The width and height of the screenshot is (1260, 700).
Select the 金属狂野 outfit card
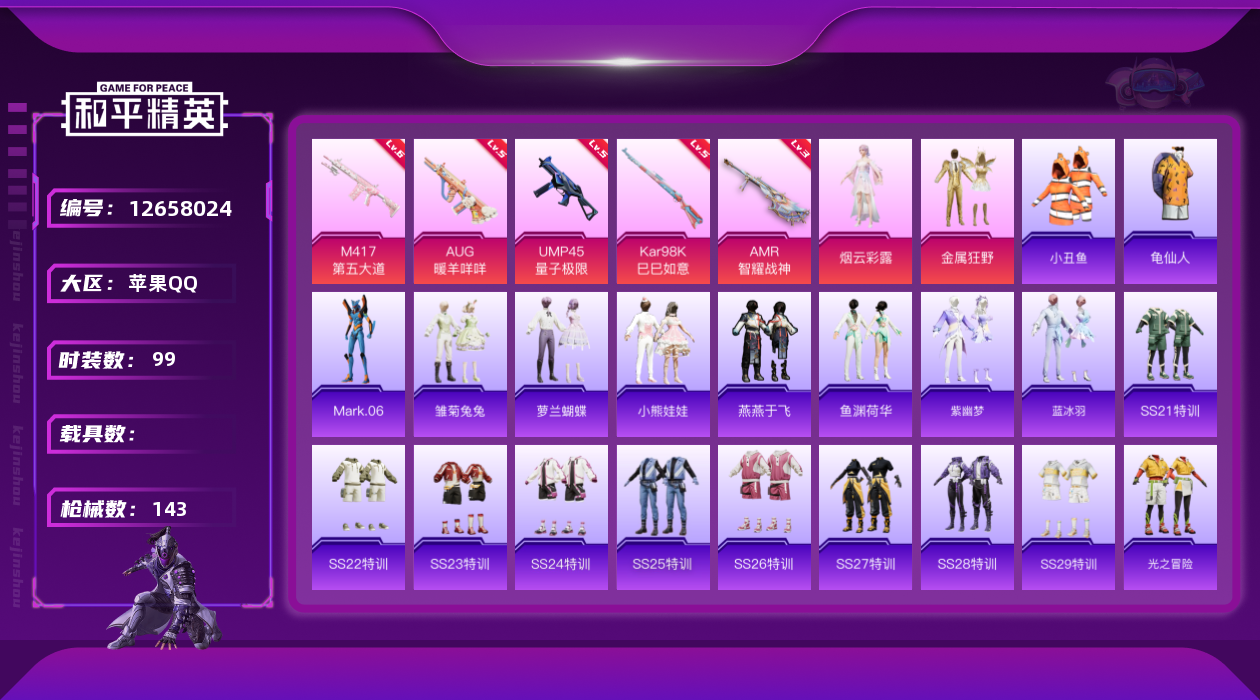coord(967,211)
